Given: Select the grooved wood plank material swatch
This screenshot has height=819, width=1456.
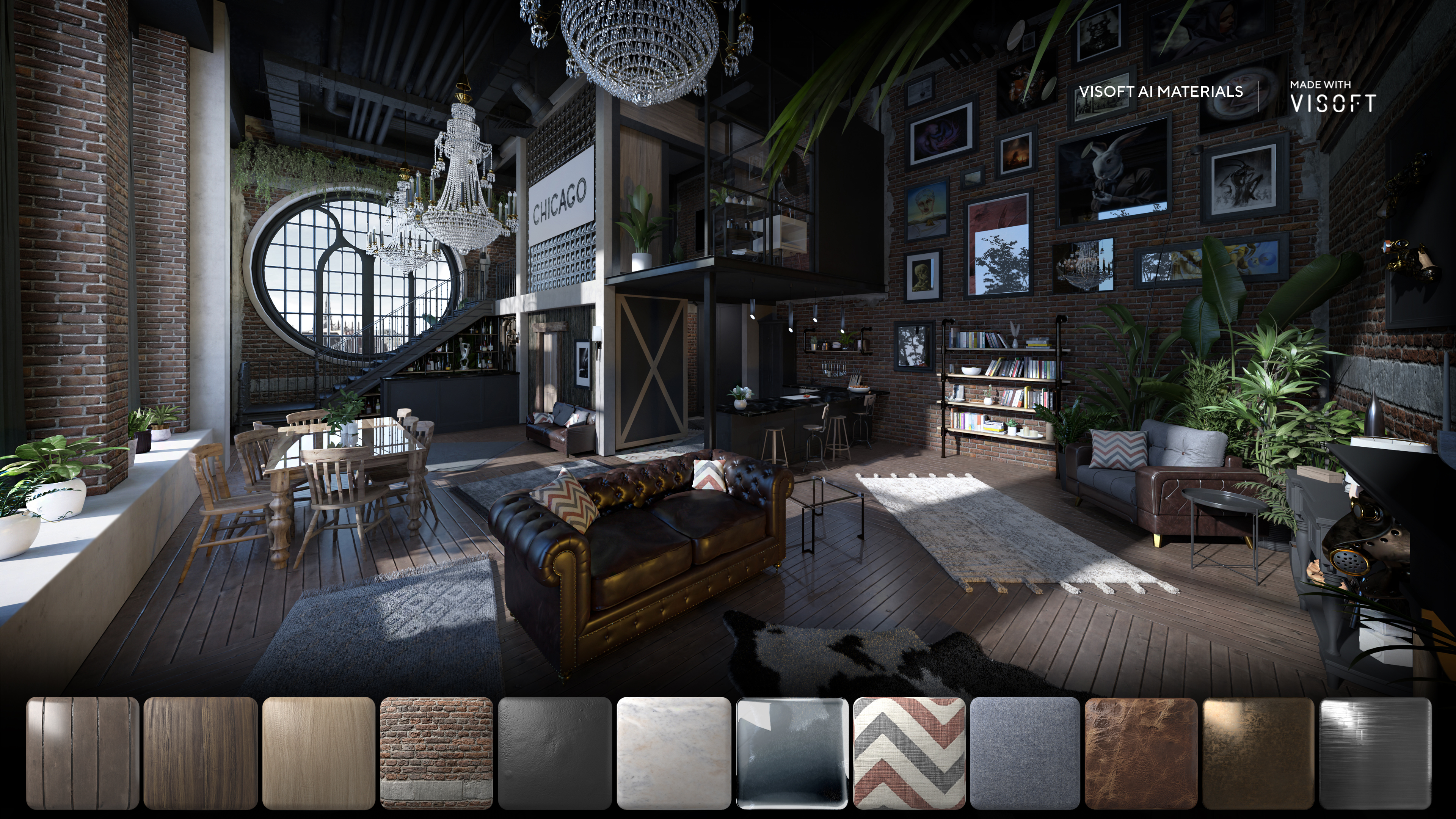Looking at the screenshot, I should (x=83, y=753).
